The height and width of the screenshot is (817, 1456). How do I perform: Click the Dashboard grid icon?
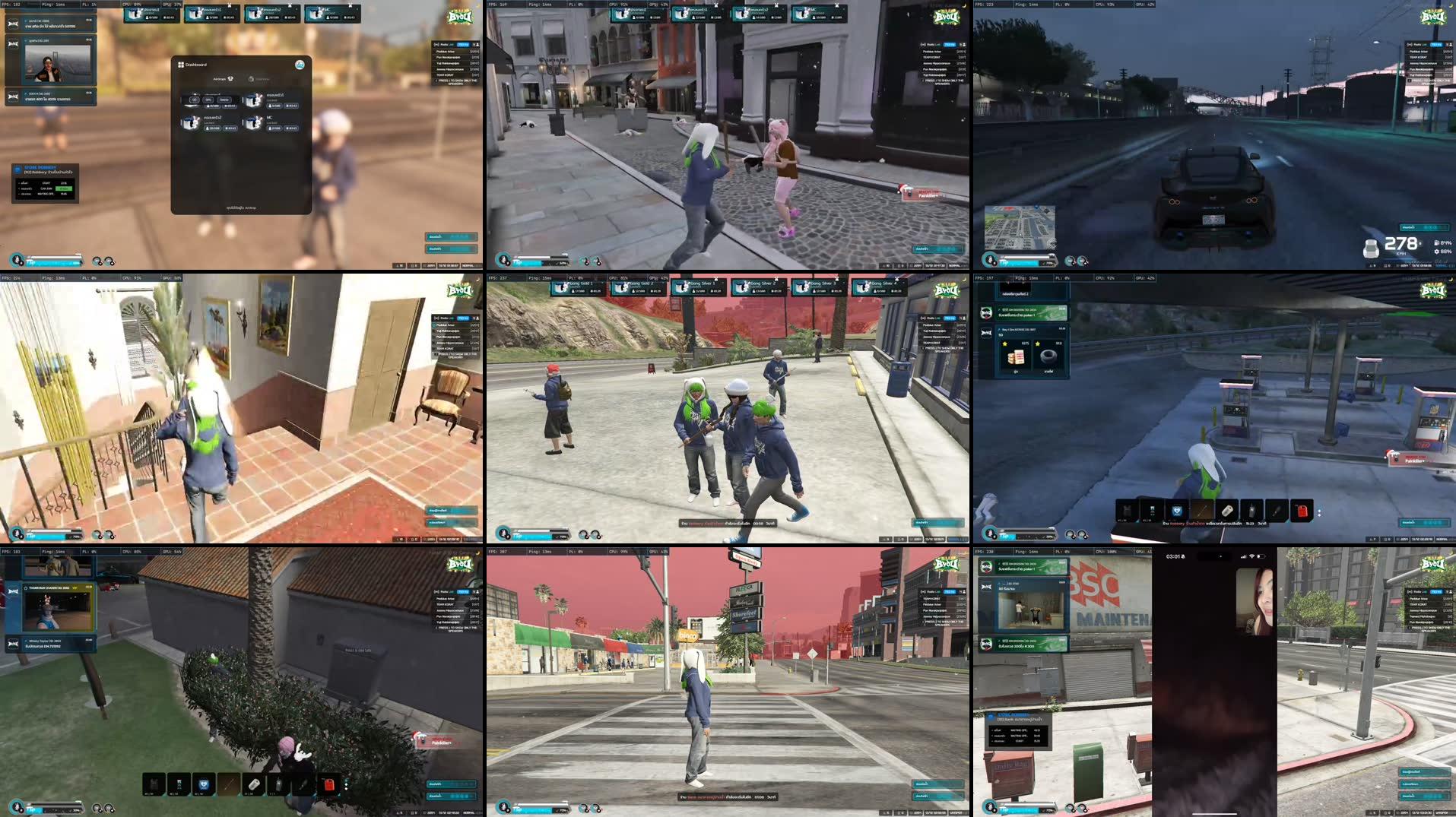[x=180, y=65]
